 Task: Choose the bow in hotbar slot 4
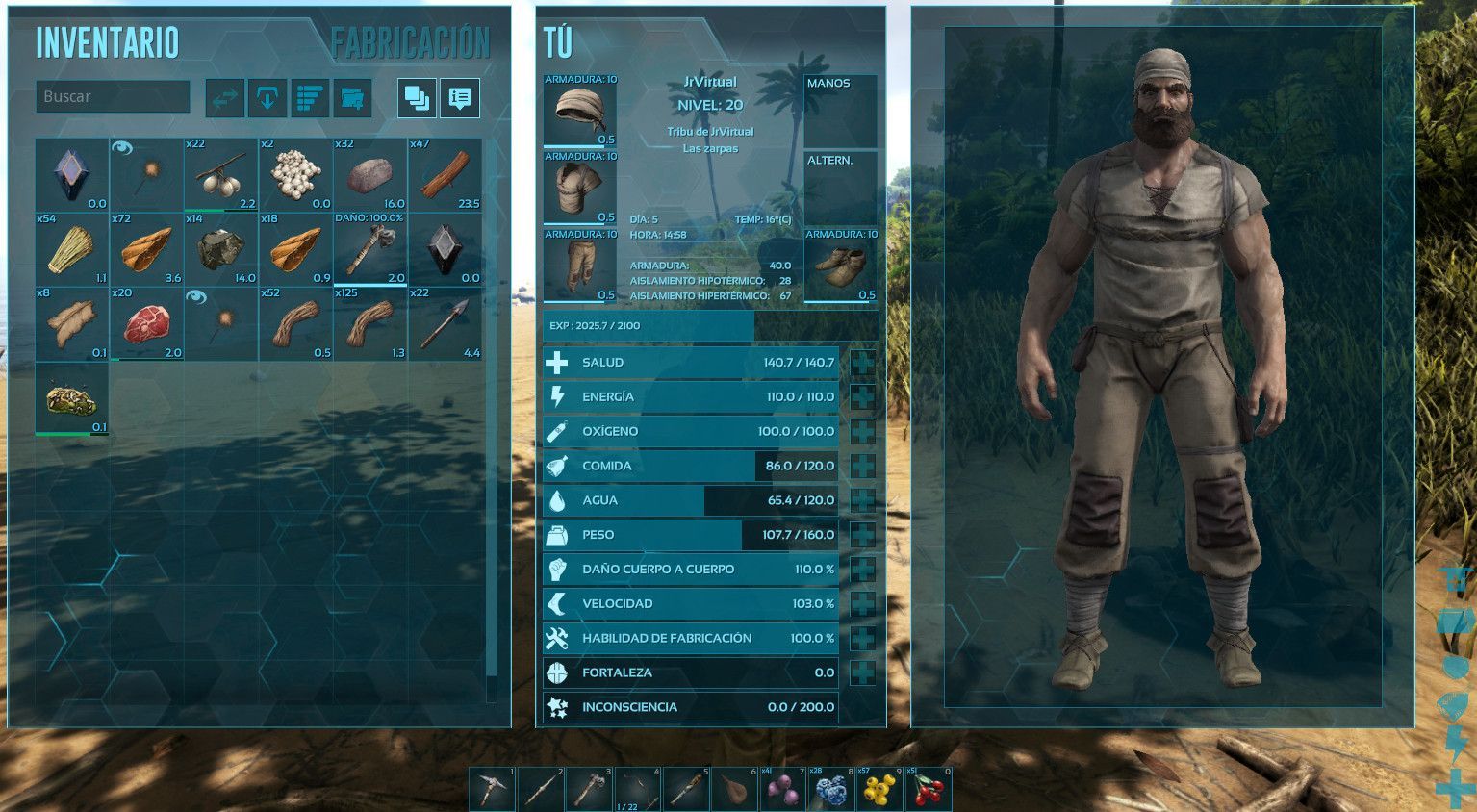coord(638,789)
